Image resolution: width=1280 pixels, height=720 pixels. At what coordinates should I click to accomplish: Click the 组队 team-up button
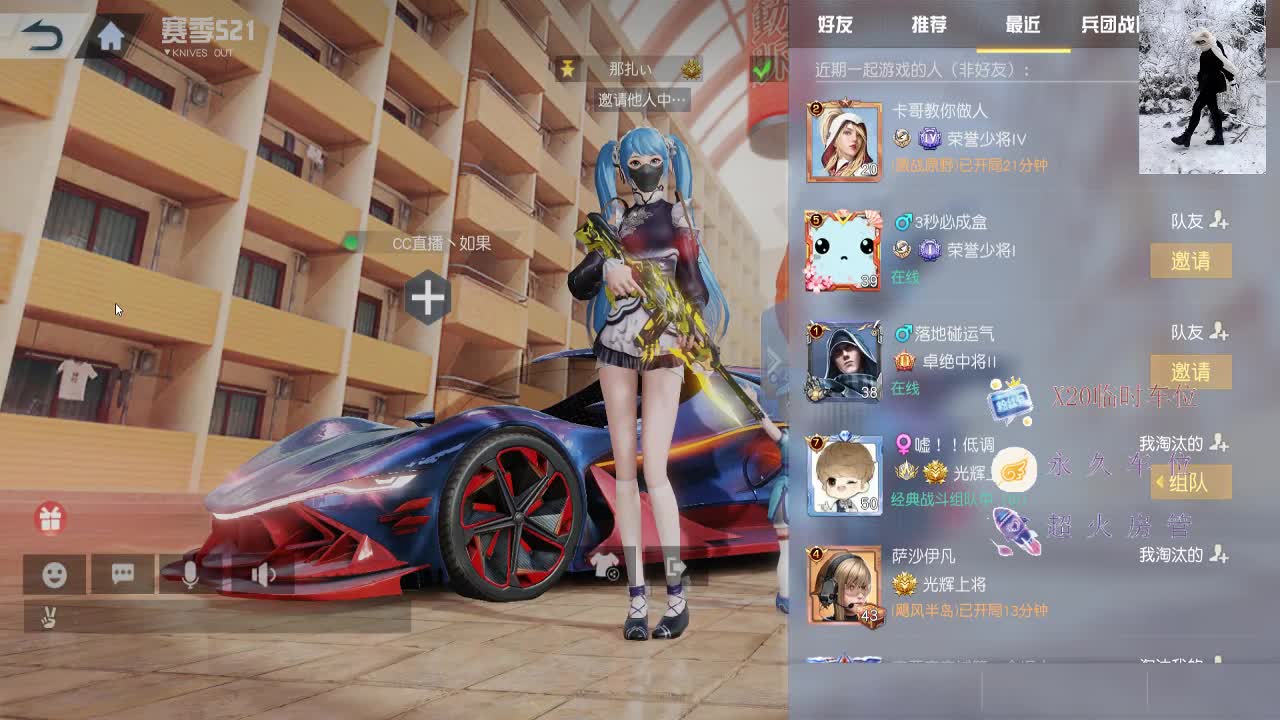pos(1193,483)
